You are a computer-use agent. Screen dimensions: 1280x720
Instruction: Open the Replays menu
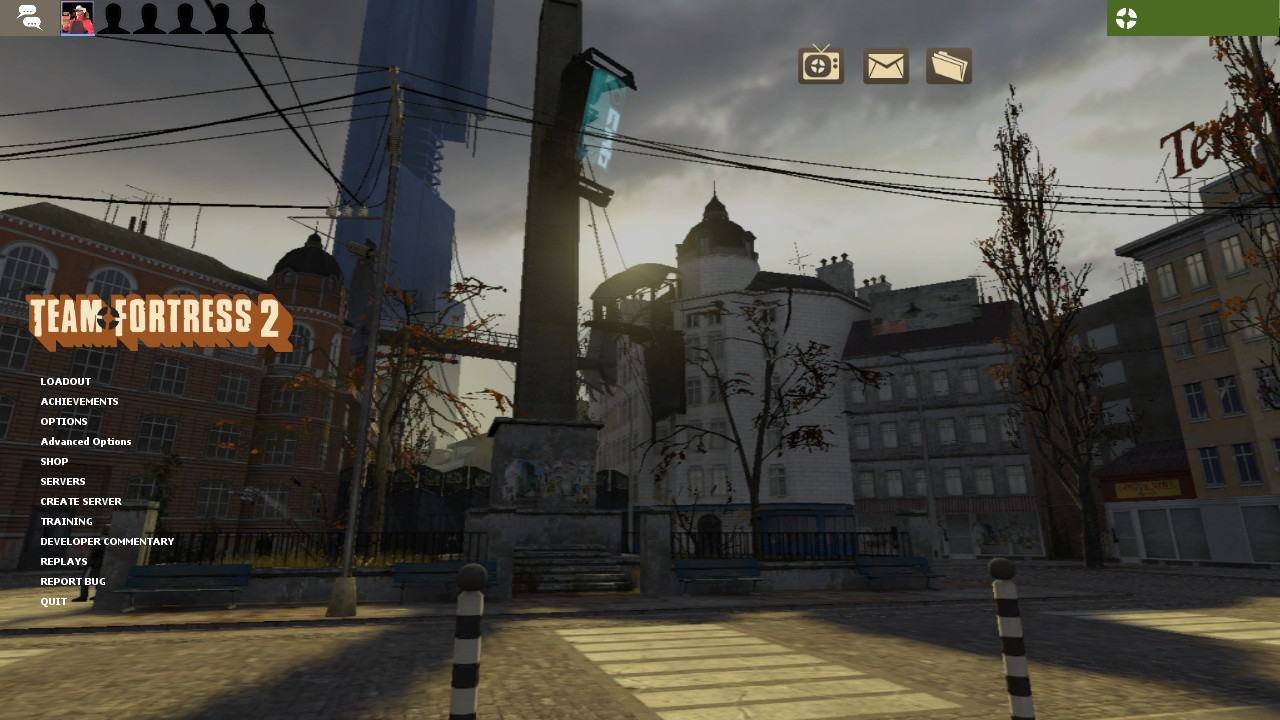click(63, 561)
